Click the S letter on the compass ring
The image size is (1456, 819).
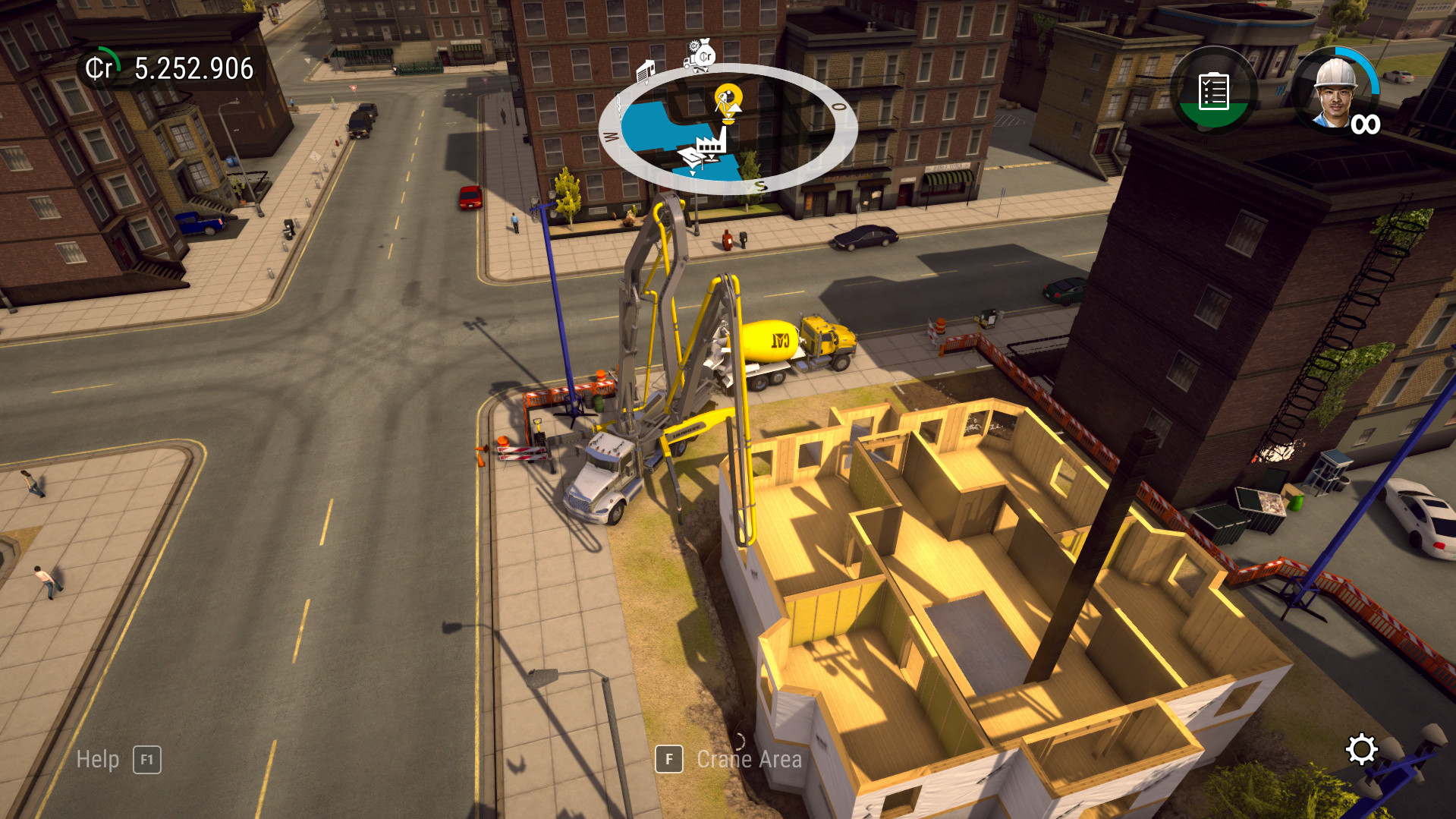coord(759,184)
